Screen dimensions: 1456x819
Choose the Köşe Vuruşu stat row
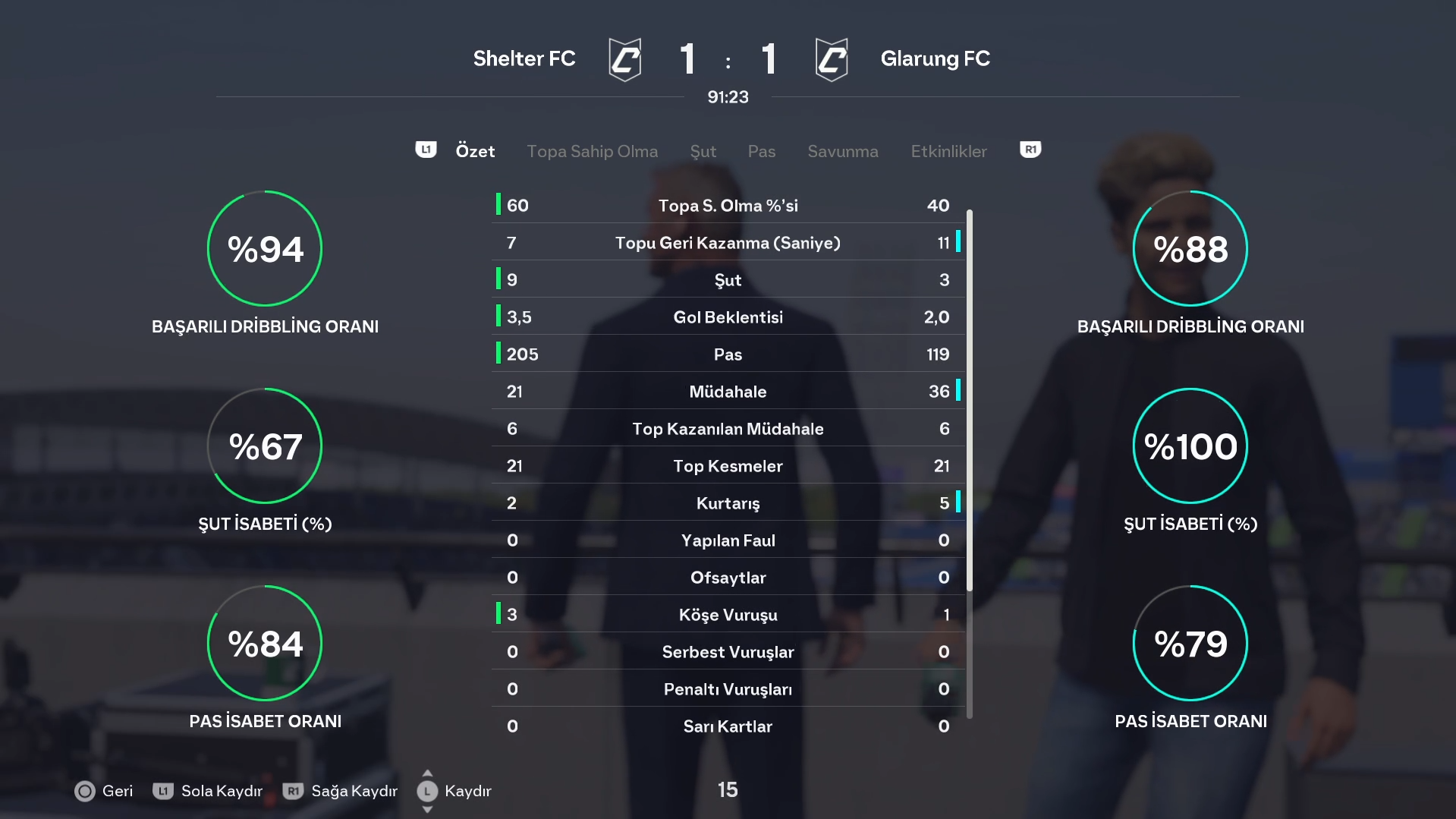pos(728,615)
